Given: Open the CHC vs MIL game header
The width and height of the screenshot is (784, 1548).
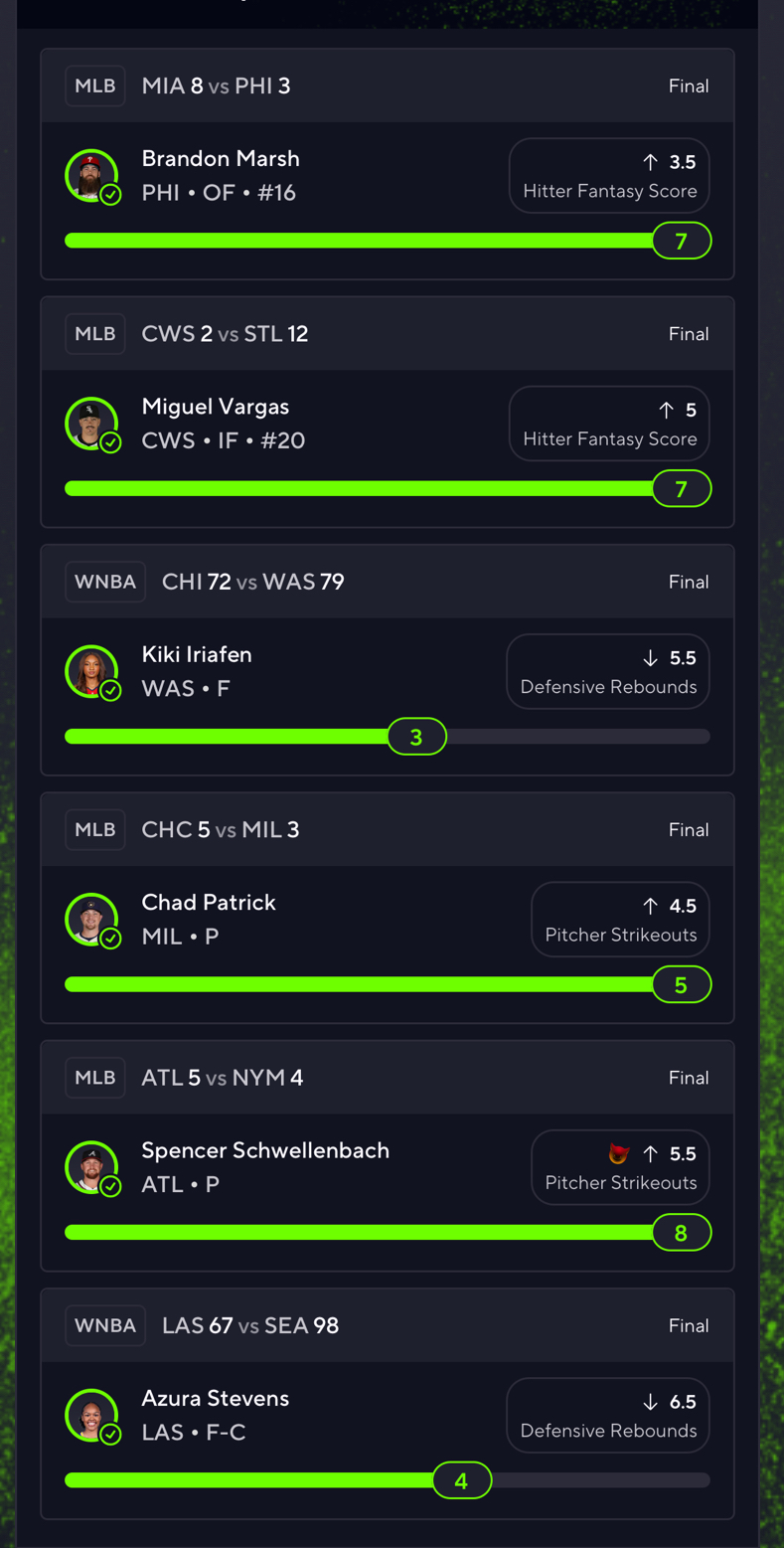Looking at the screenshot, I should [387, 829].
